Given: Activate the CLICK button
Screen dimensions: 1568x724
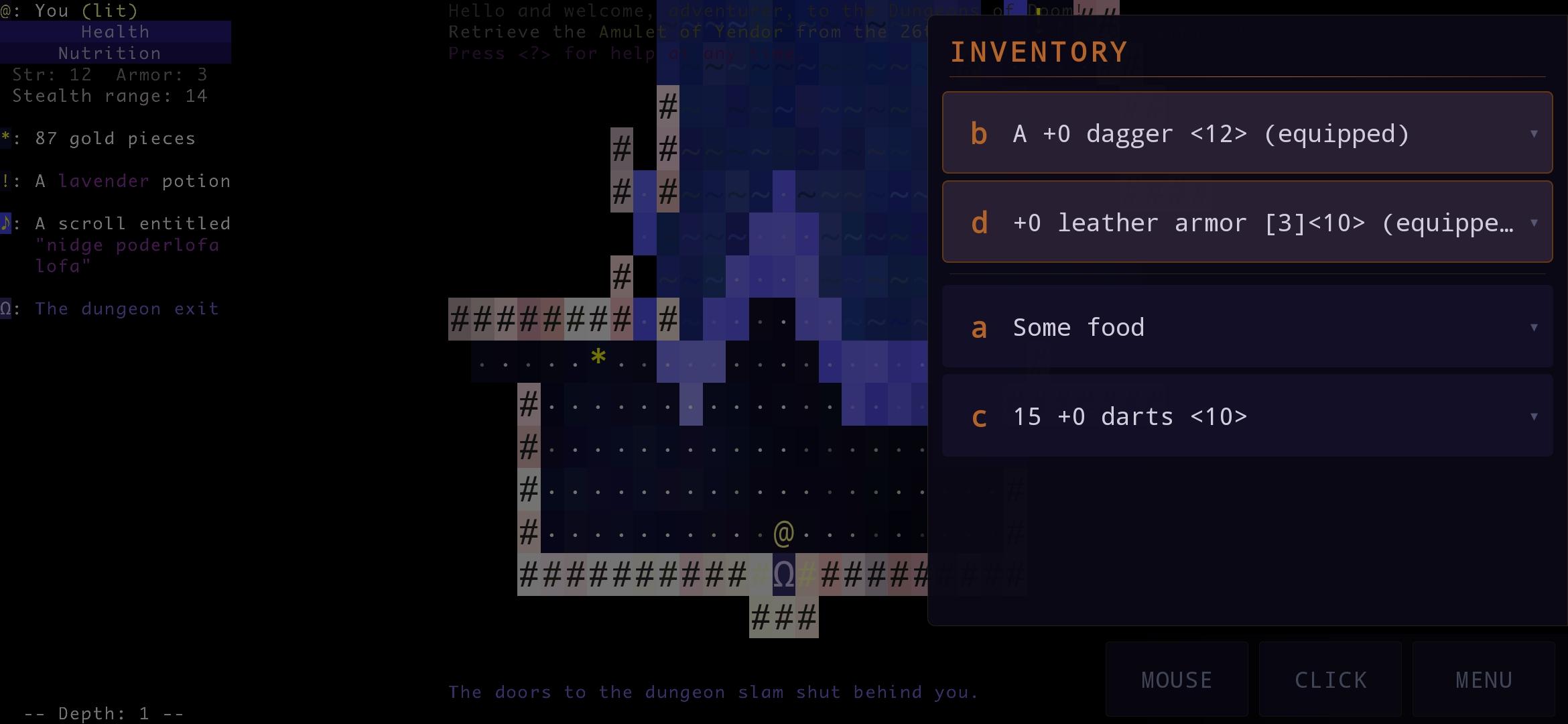Looking at the screenshot, I should click(x=1330, y=679).
